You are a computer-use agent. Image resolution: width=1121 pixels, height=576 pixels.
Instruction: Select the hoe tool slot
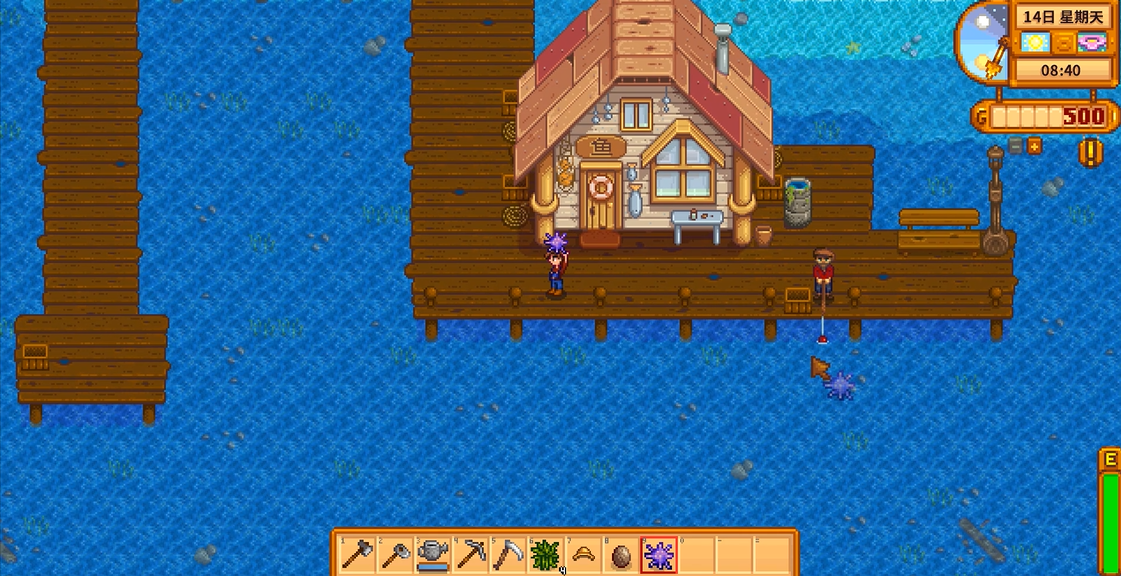tap(394, 554)
